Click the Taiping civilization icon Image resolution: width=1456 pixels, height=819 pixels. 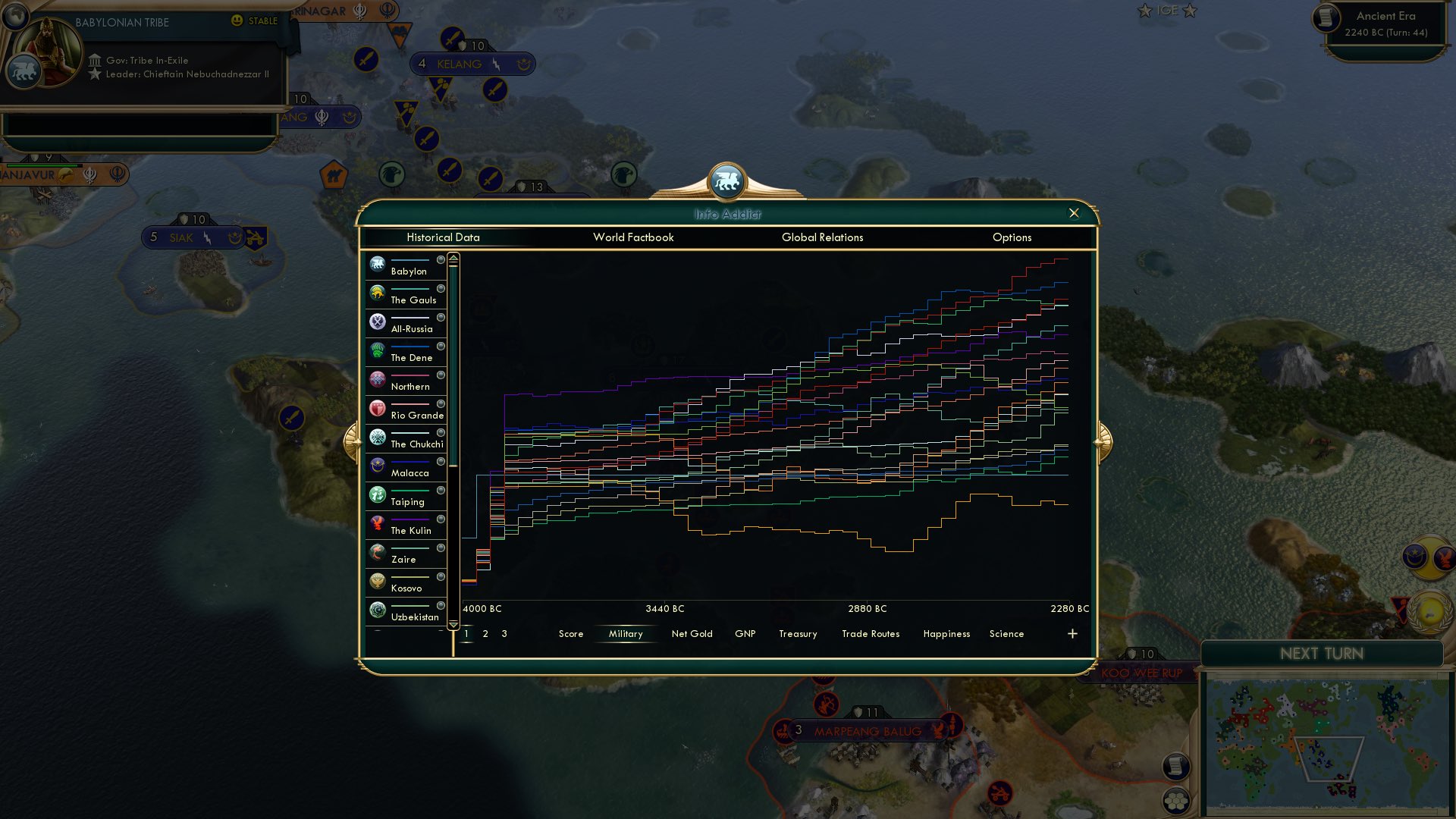(377, 494)
